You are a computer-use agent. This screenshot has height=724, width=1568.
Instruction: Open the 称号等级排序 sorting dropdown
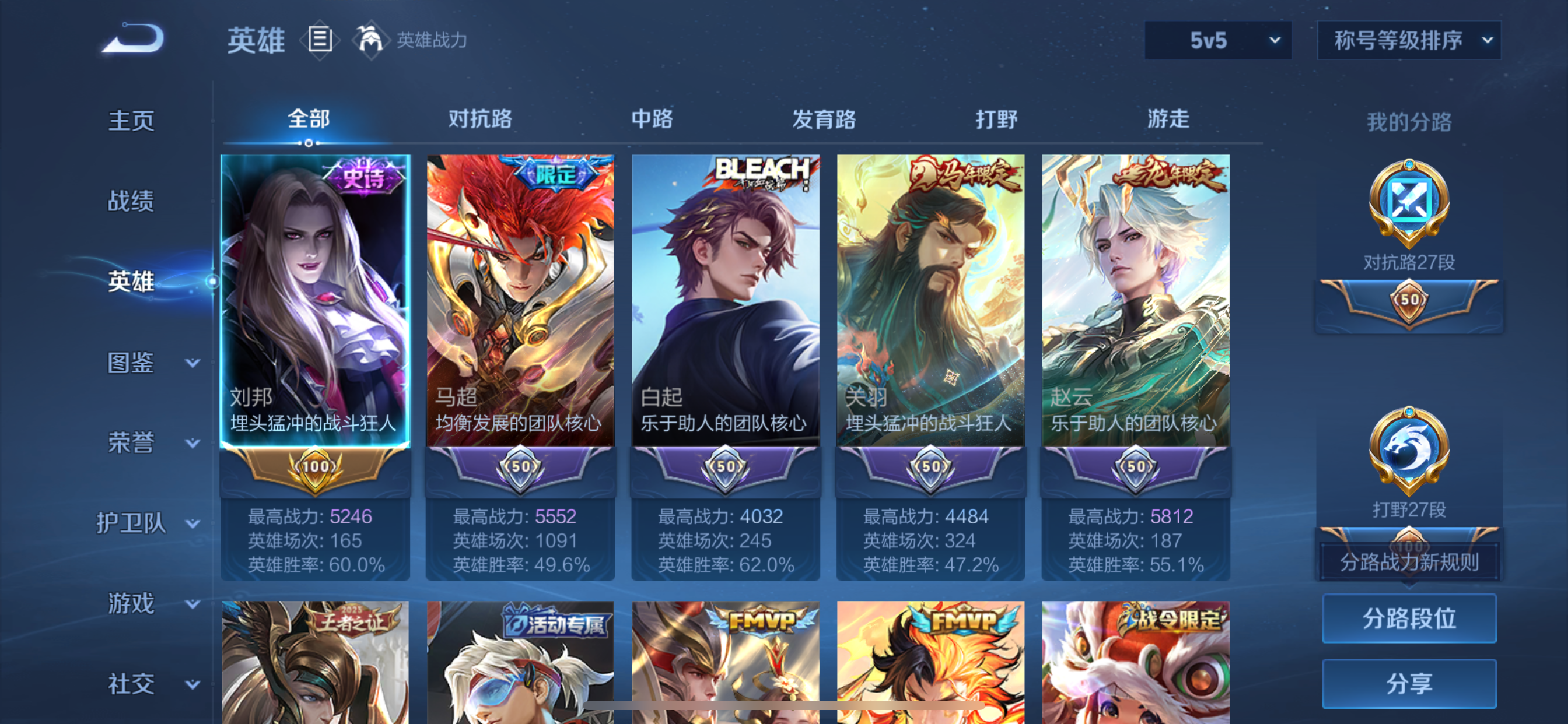point(1409,40)
